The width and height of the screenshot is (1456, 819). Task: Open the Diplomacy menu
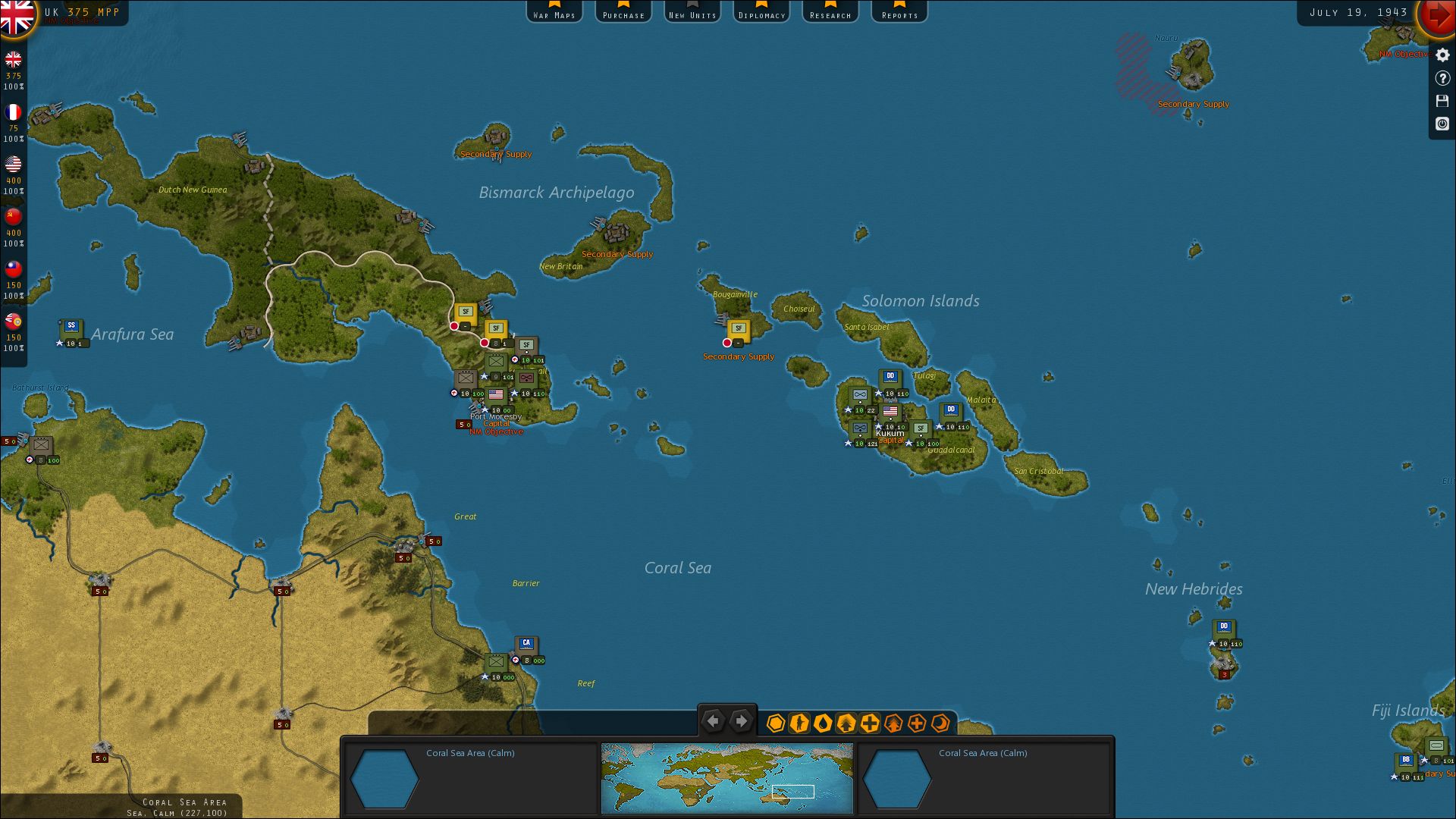point(761,11)
